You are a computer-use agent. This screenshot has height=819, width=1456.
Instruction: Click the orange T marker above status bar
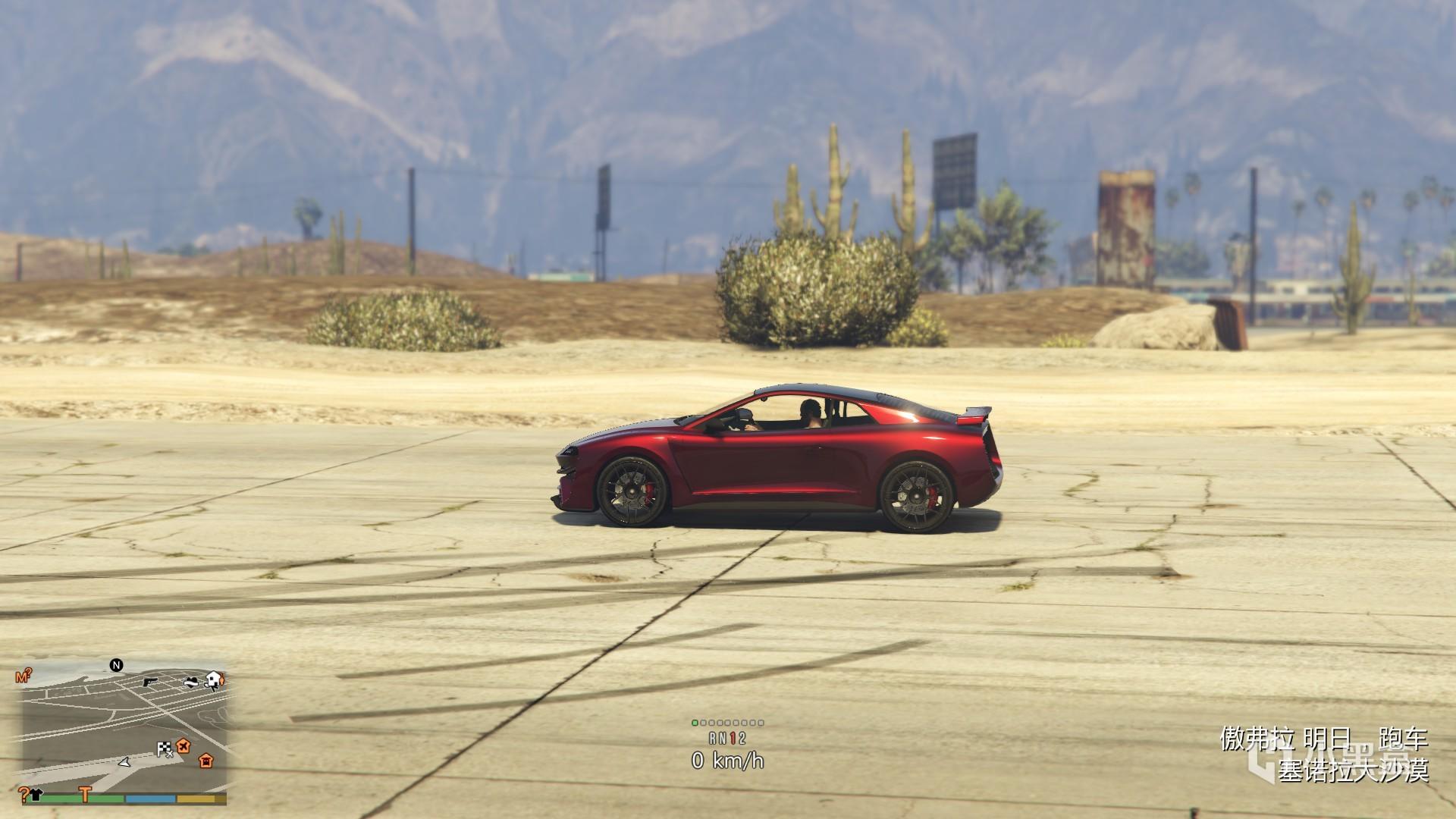[x=86, y=795]
